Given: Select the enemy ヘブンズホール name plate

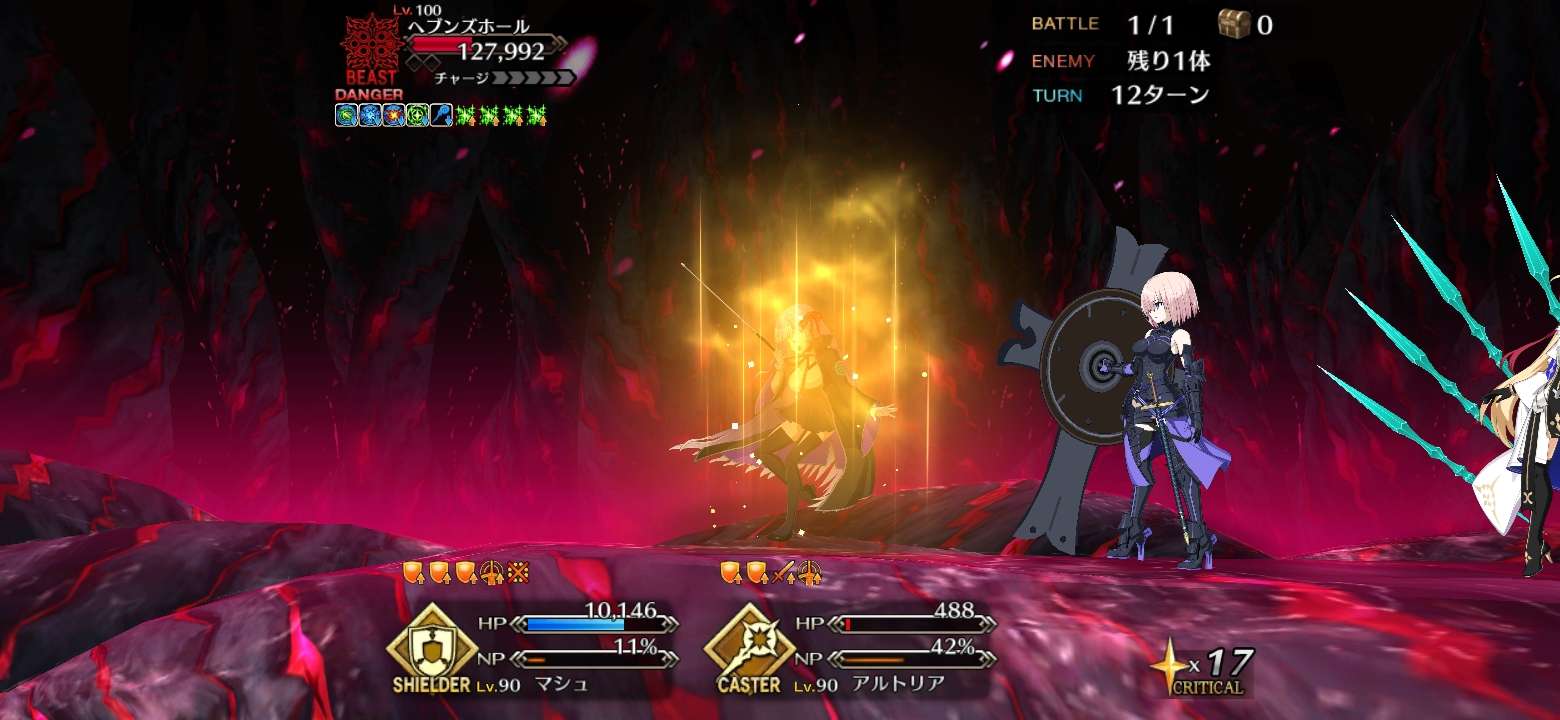Looking at the screenshot, I should coord(468,27).
